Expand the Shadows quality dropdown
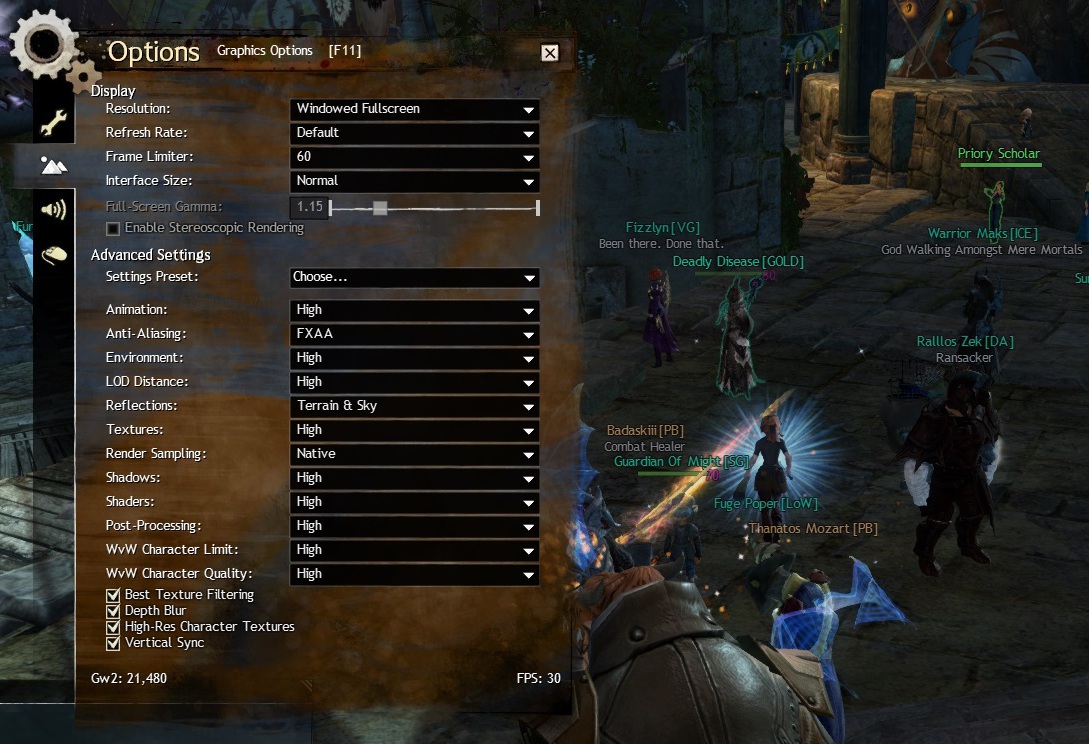 tap(415, 478)
